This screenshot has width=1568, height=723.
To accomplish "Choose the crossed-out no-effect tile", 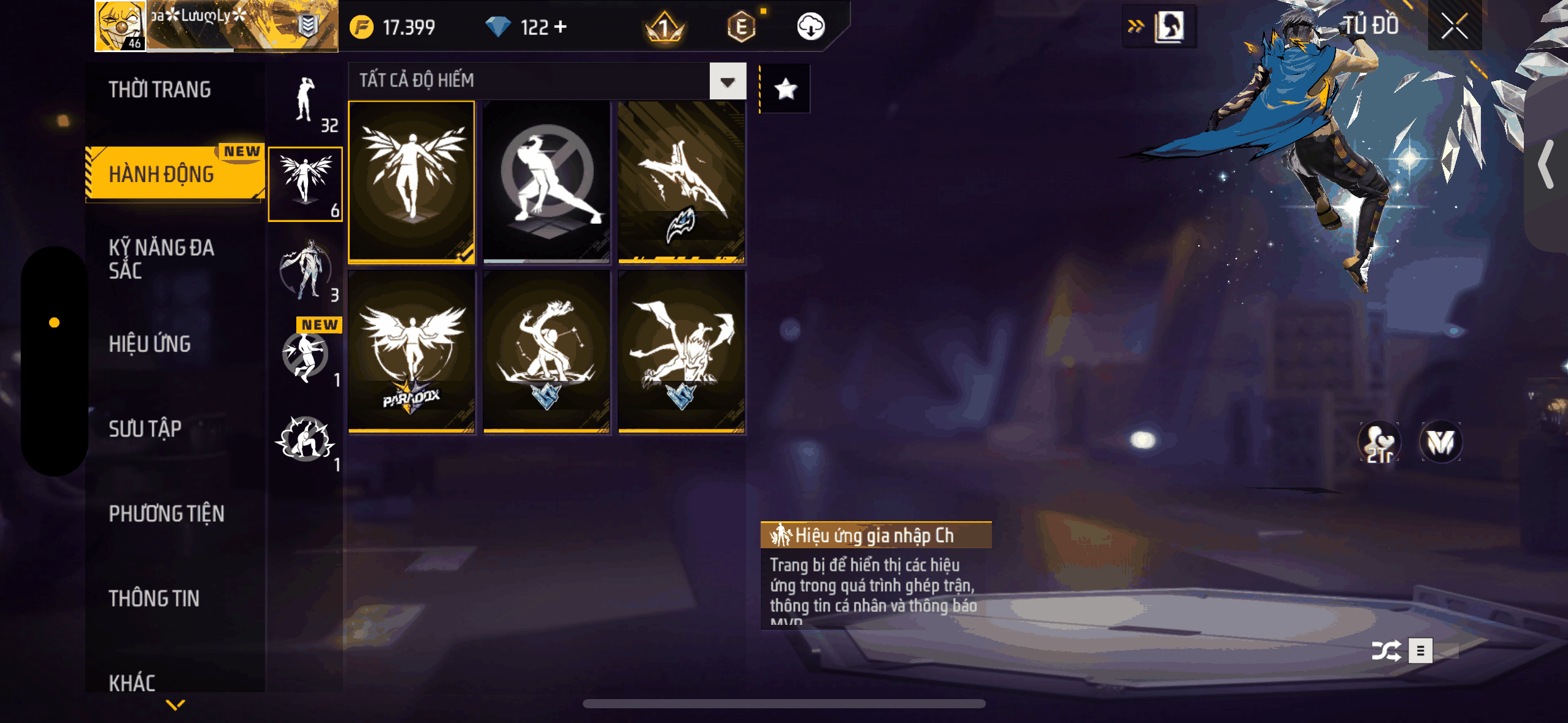I will click(547, 182).
